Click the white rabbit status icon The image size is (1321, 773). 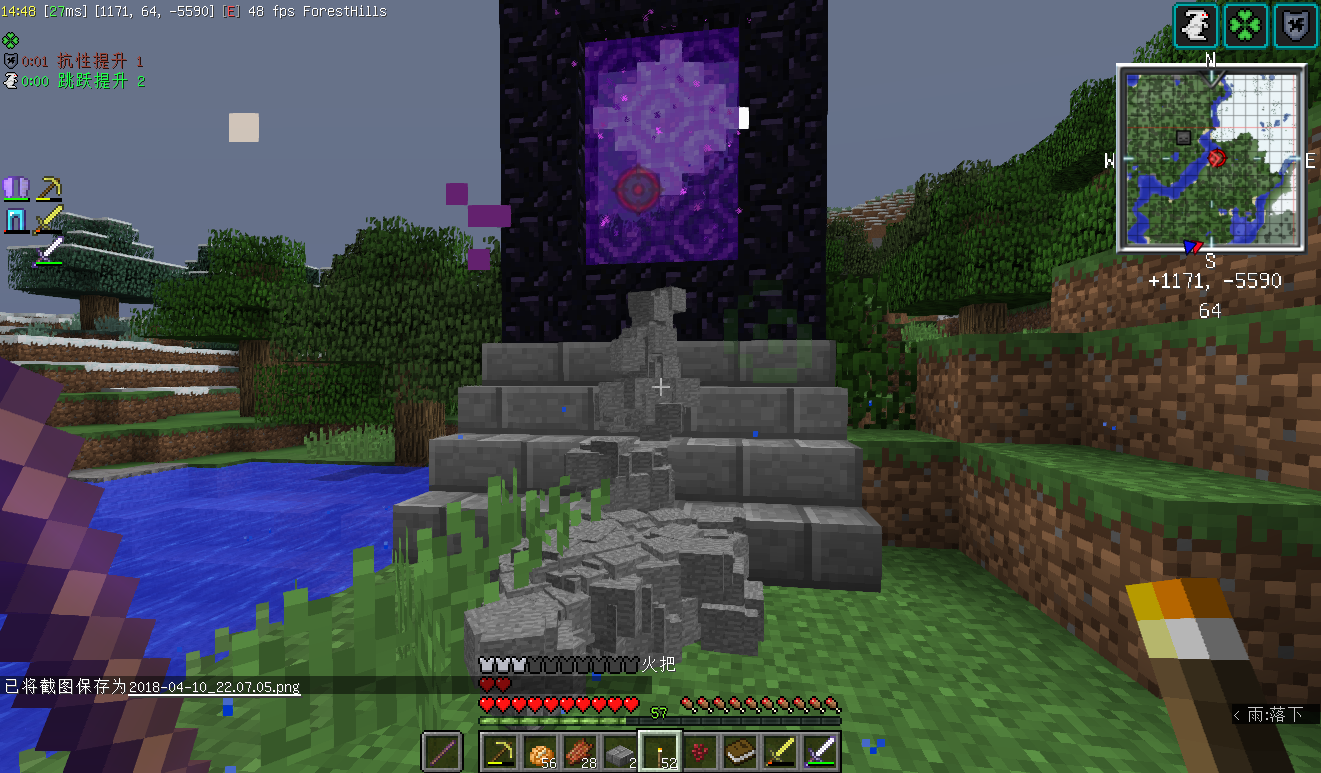pos(1196,26)
